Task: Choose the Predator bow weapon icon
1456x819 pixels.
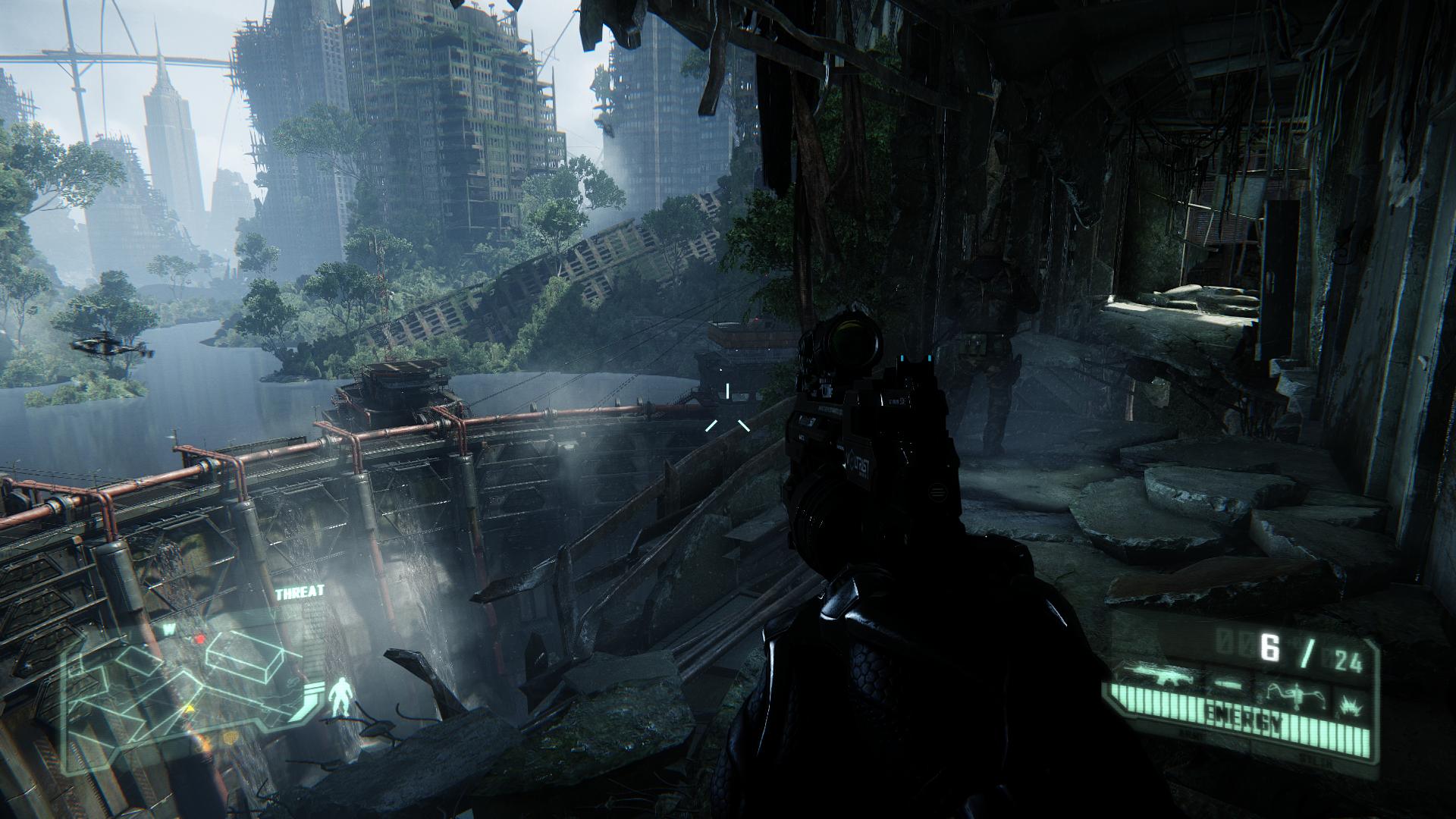Action: (1296, 693)
